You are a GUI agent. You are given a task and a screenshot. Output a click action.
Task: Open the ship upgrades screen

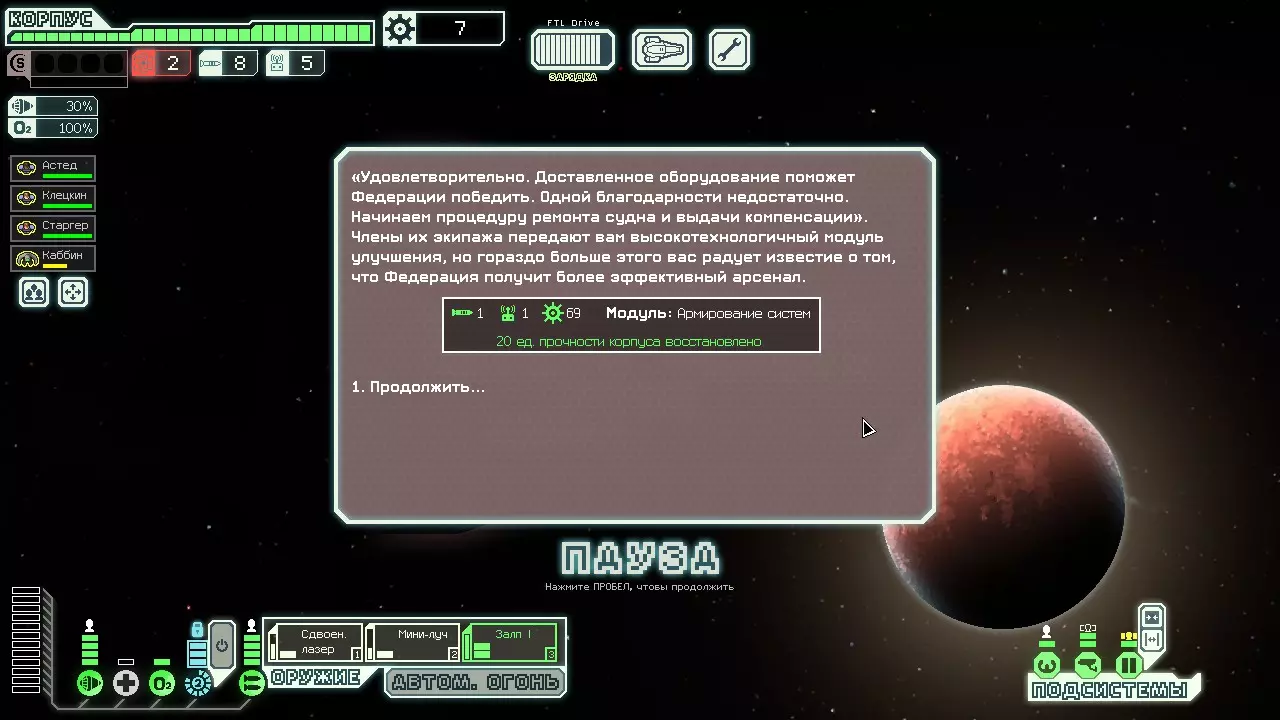pyautogui.click(x=662, y=49)
